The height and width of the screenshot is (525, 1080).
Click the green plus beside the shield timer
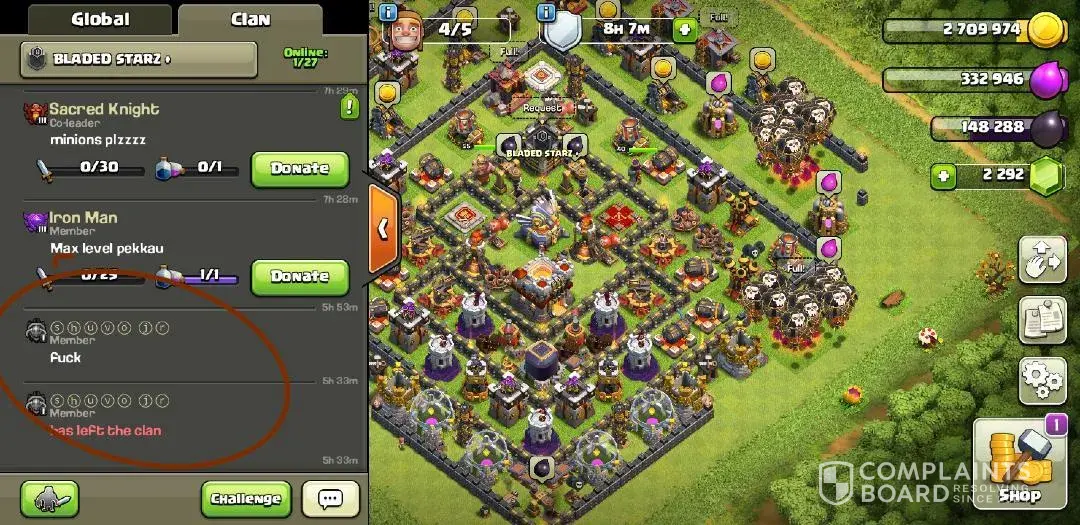pos(684,29)
